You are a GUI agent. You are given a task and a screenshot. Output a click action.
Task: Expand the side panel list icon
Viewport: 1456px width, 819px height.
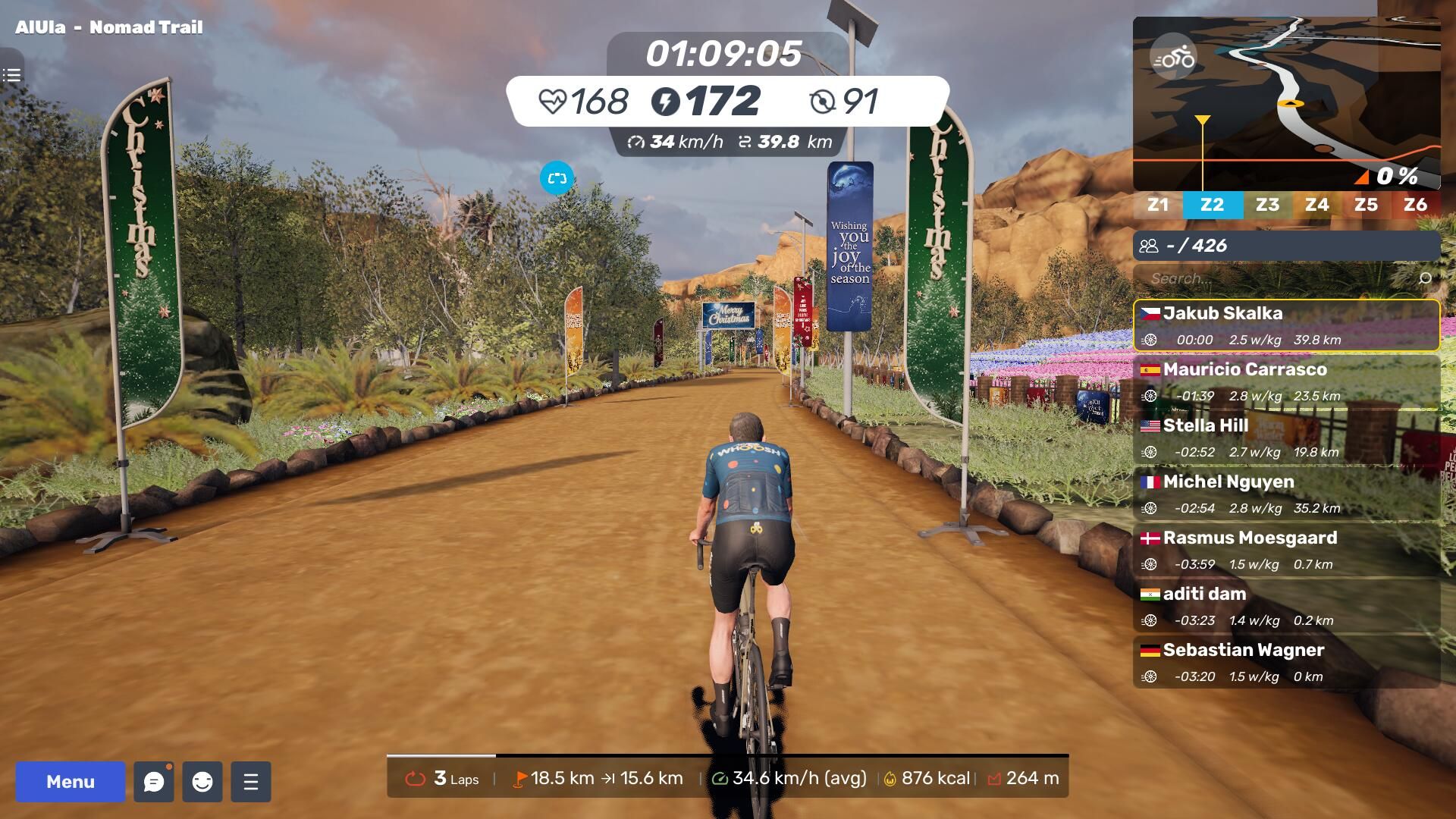coord(11,75)
